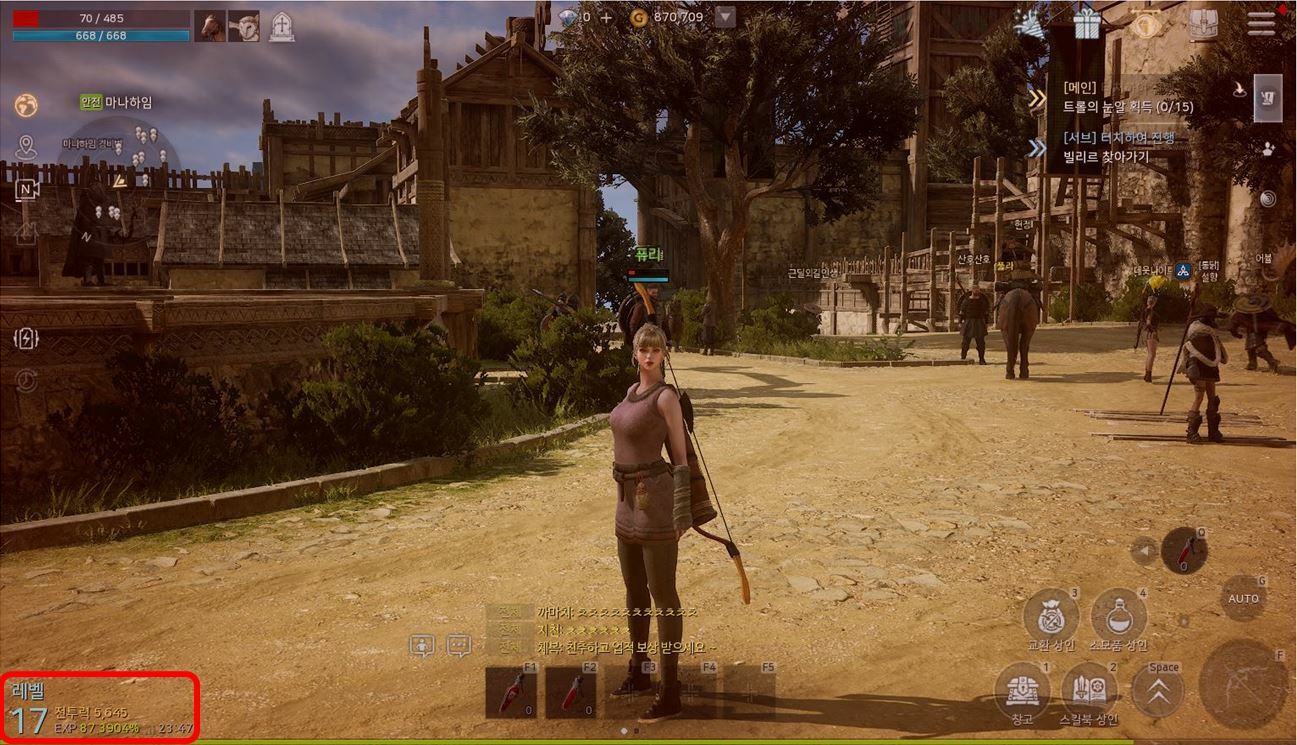This screenshot has width=1297, height=745.
Task: Open the world map globe icon
Action: (x=26, y=105)
